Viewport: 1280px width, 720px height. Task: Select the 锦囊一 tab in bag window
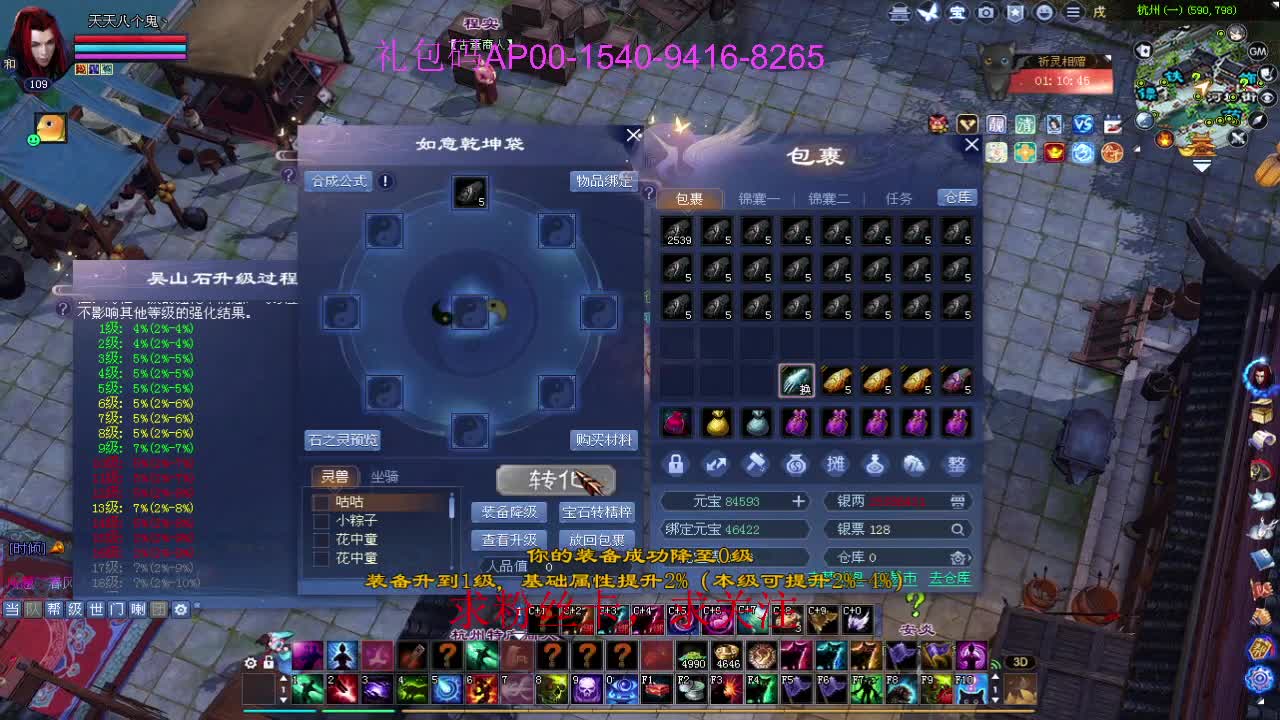758,197
